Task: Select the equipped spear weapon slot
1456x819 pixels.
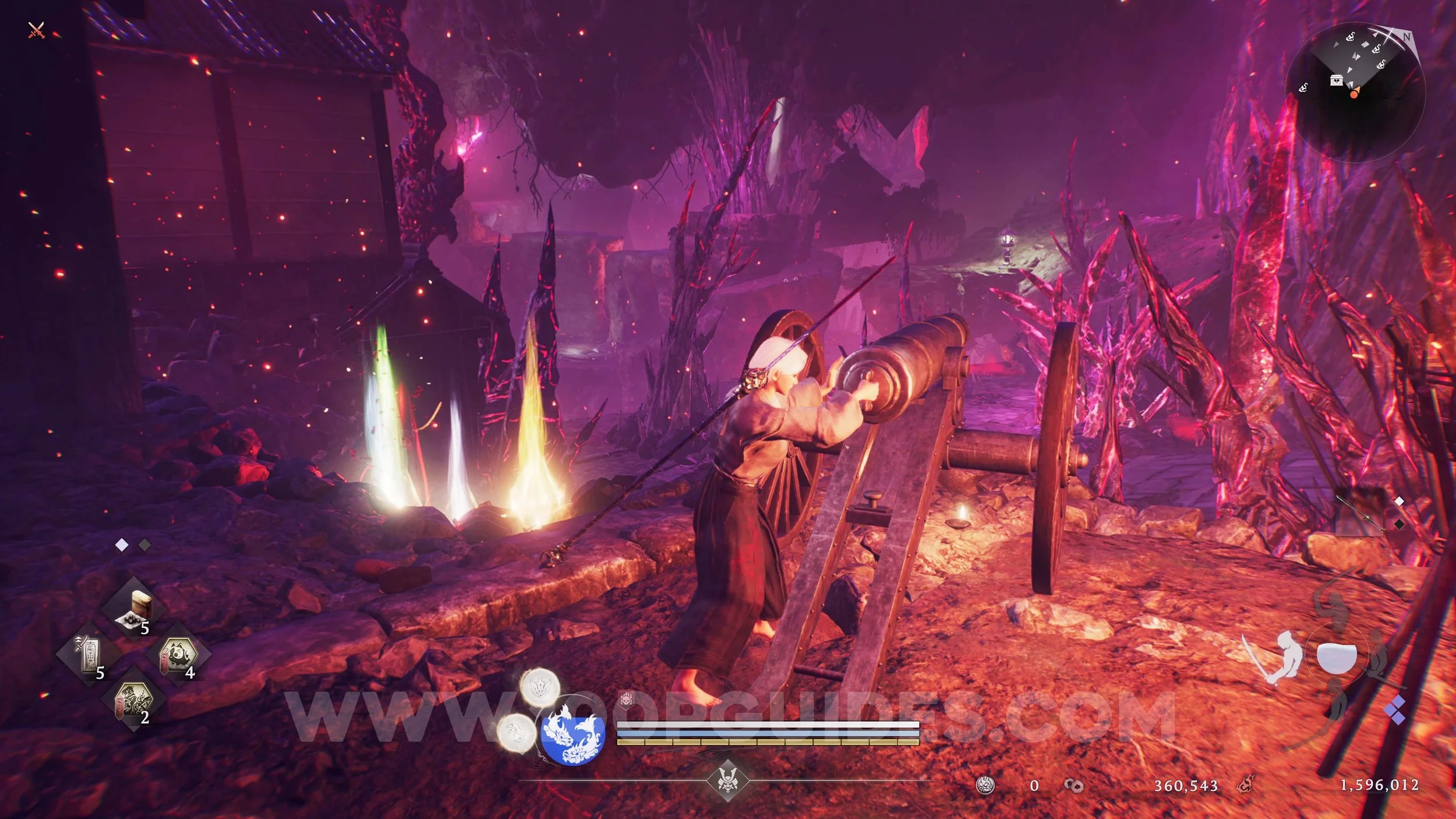Action: 1360,513
